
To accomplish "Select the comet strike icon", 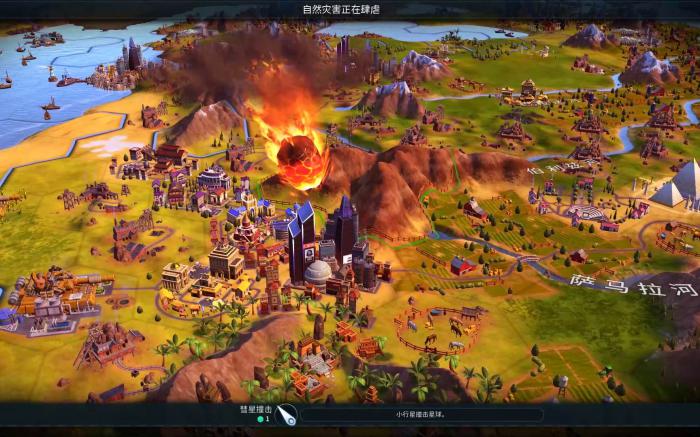I will point(286,415).
